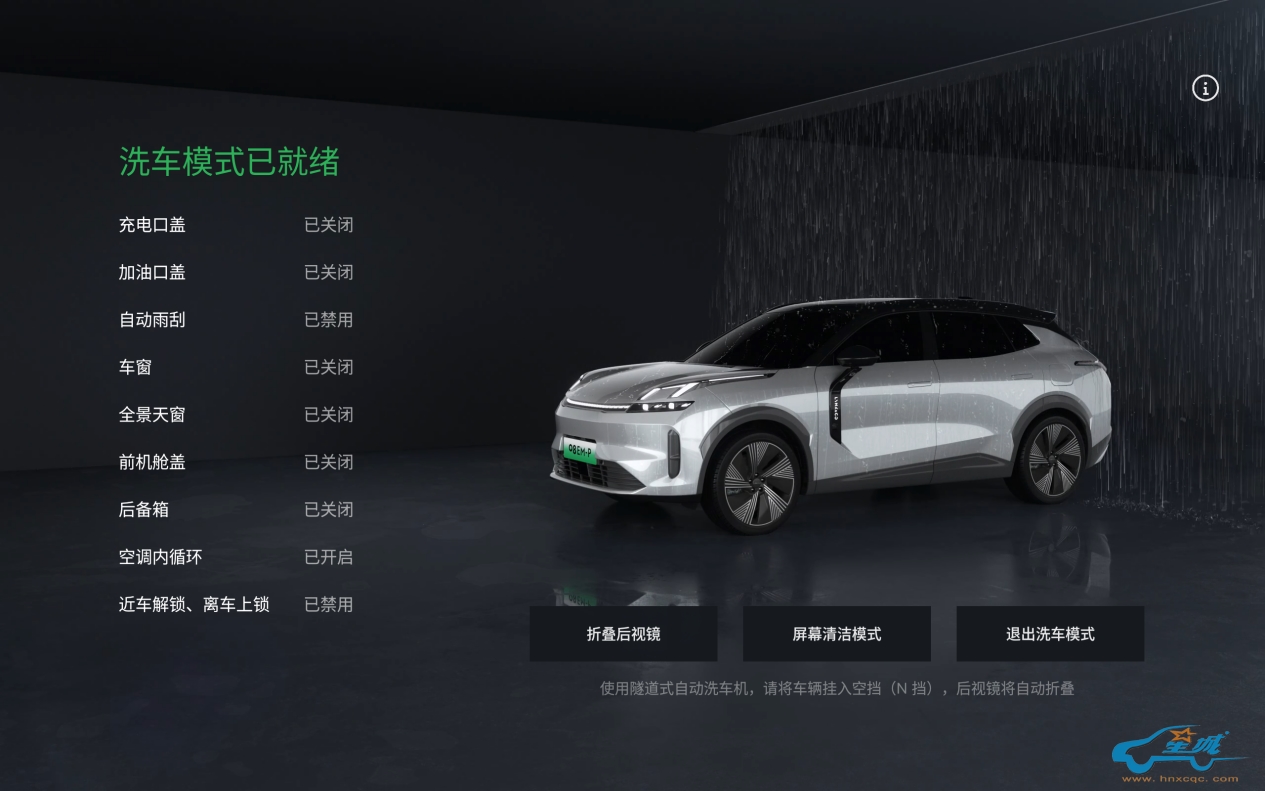Click the 折叠后视镜 button
The height and width of the screenshot is (791, 1265).
coord(623,634)
